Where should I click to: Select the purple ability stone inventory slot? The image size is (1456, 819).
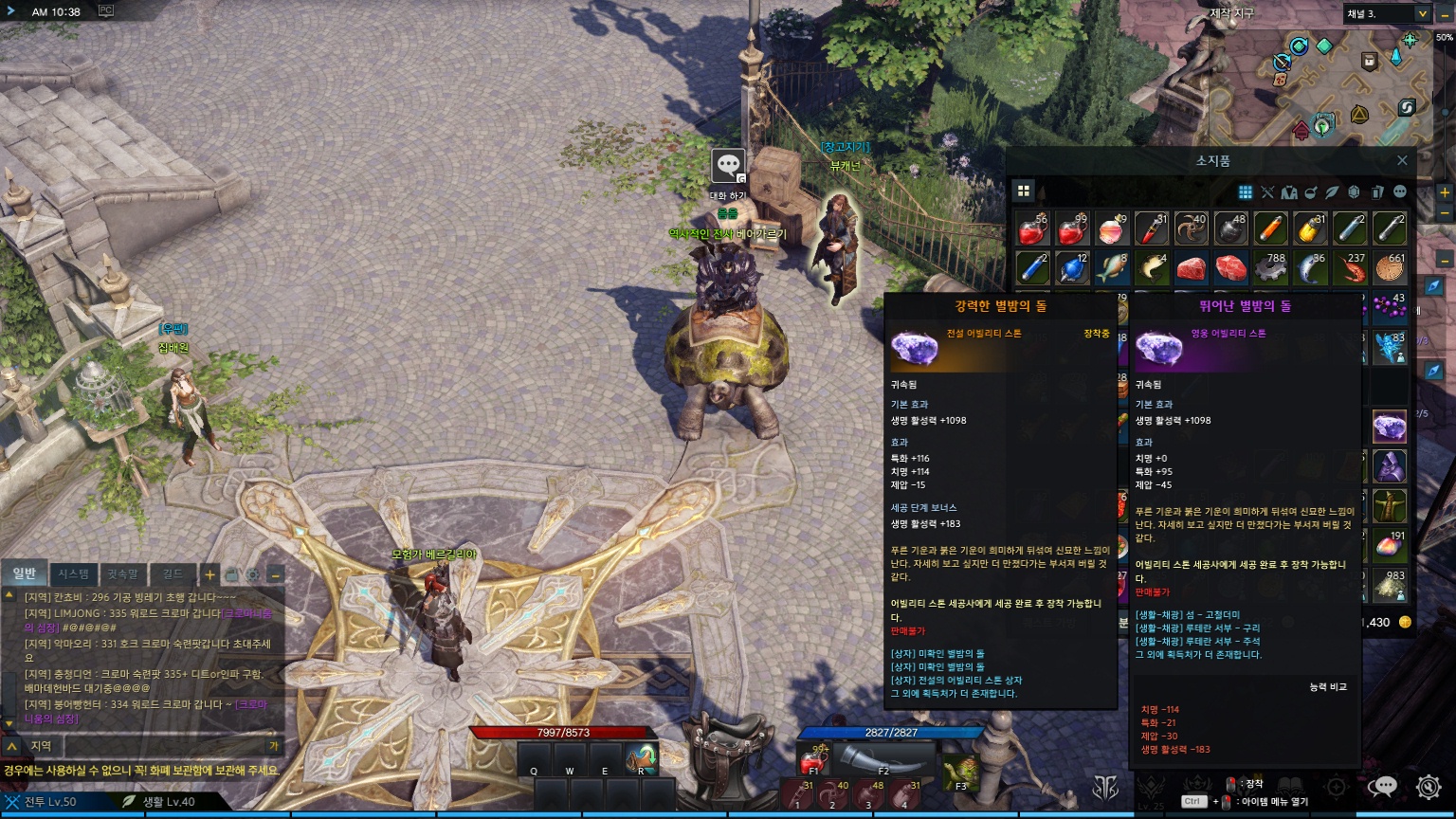1390,427
